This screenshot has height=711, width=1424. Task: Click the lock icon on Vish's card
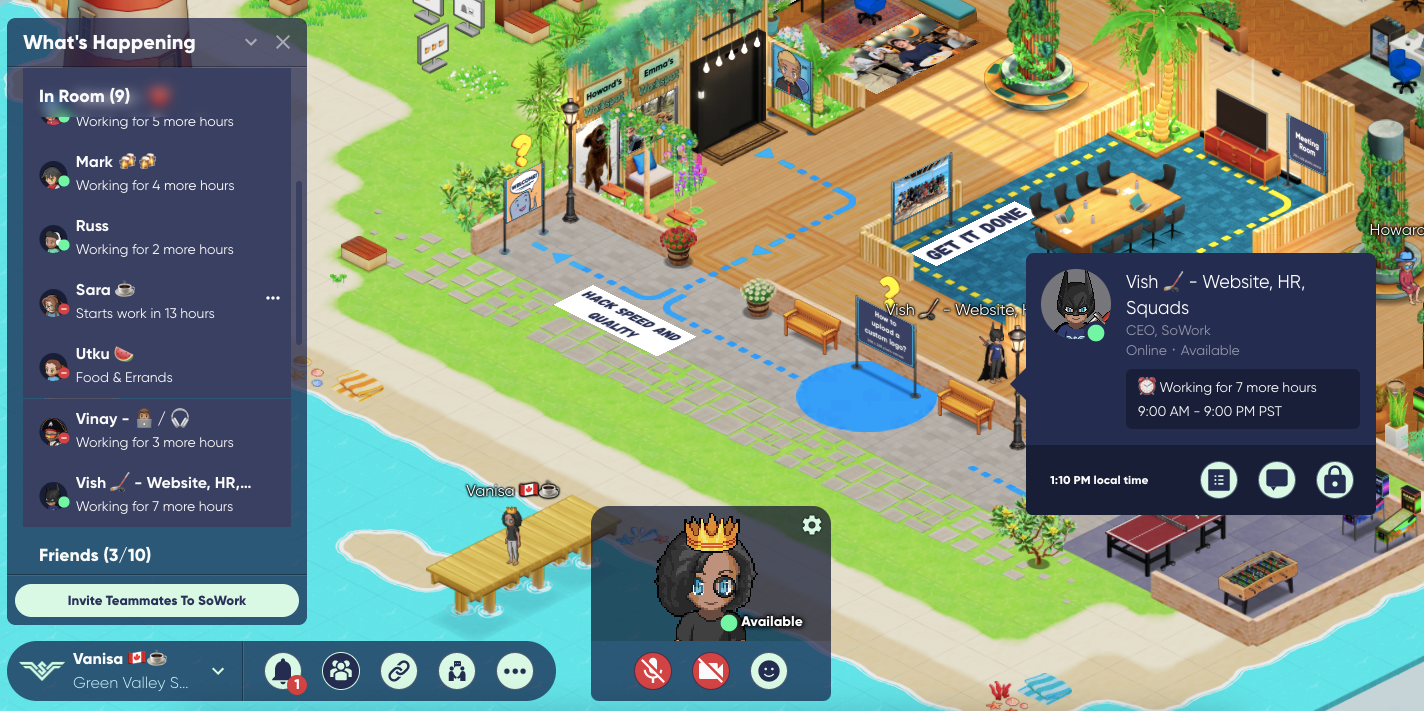pyautogui.click(x=1334, y=480)
